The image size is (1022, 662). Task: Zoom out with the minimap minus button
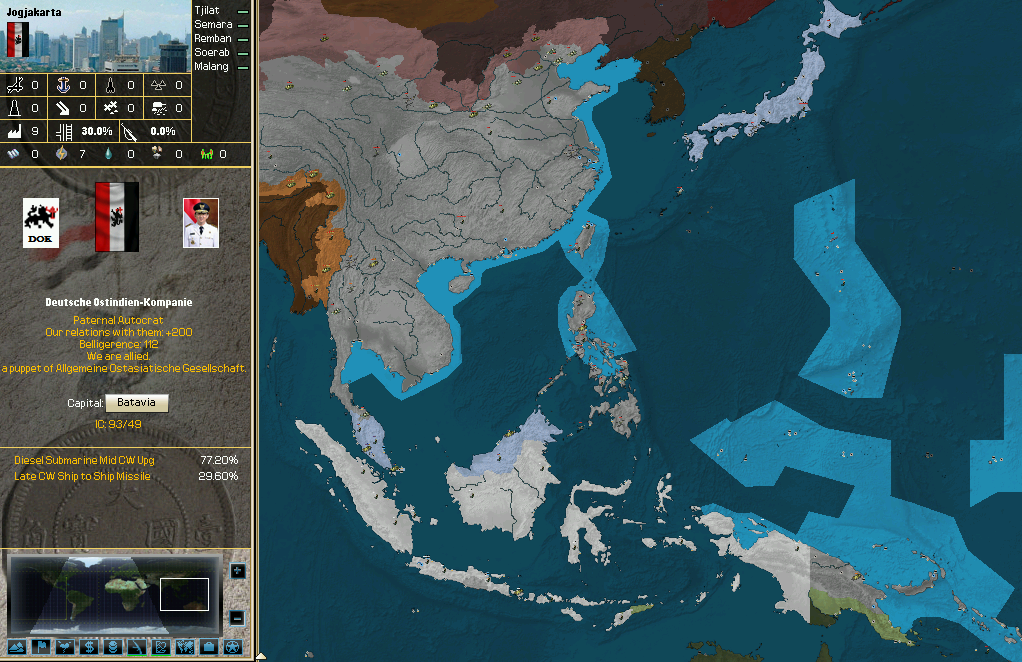coord(237,617)
